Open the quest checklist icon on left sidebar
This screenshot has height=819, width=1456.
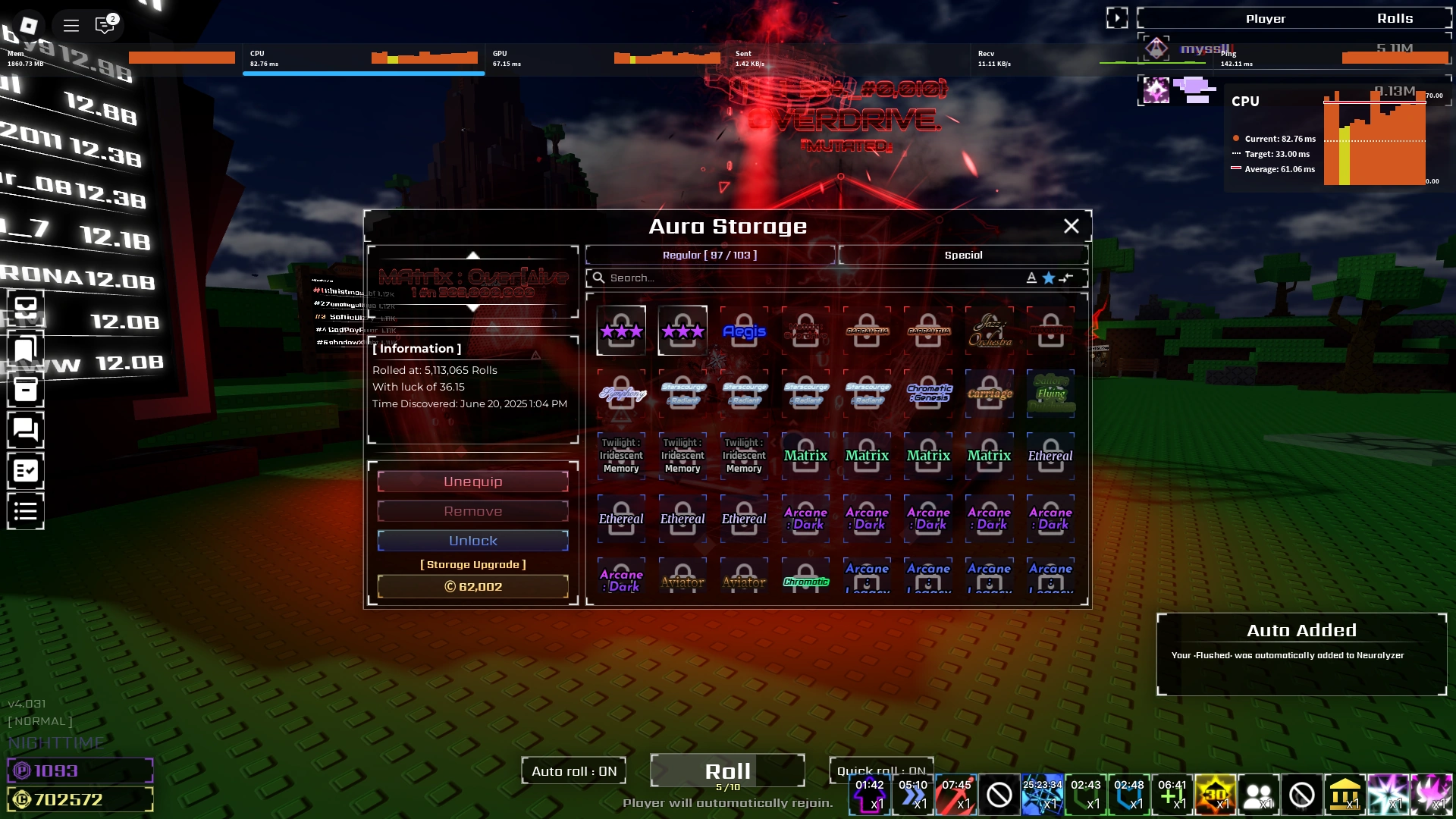tap(25, 471)
